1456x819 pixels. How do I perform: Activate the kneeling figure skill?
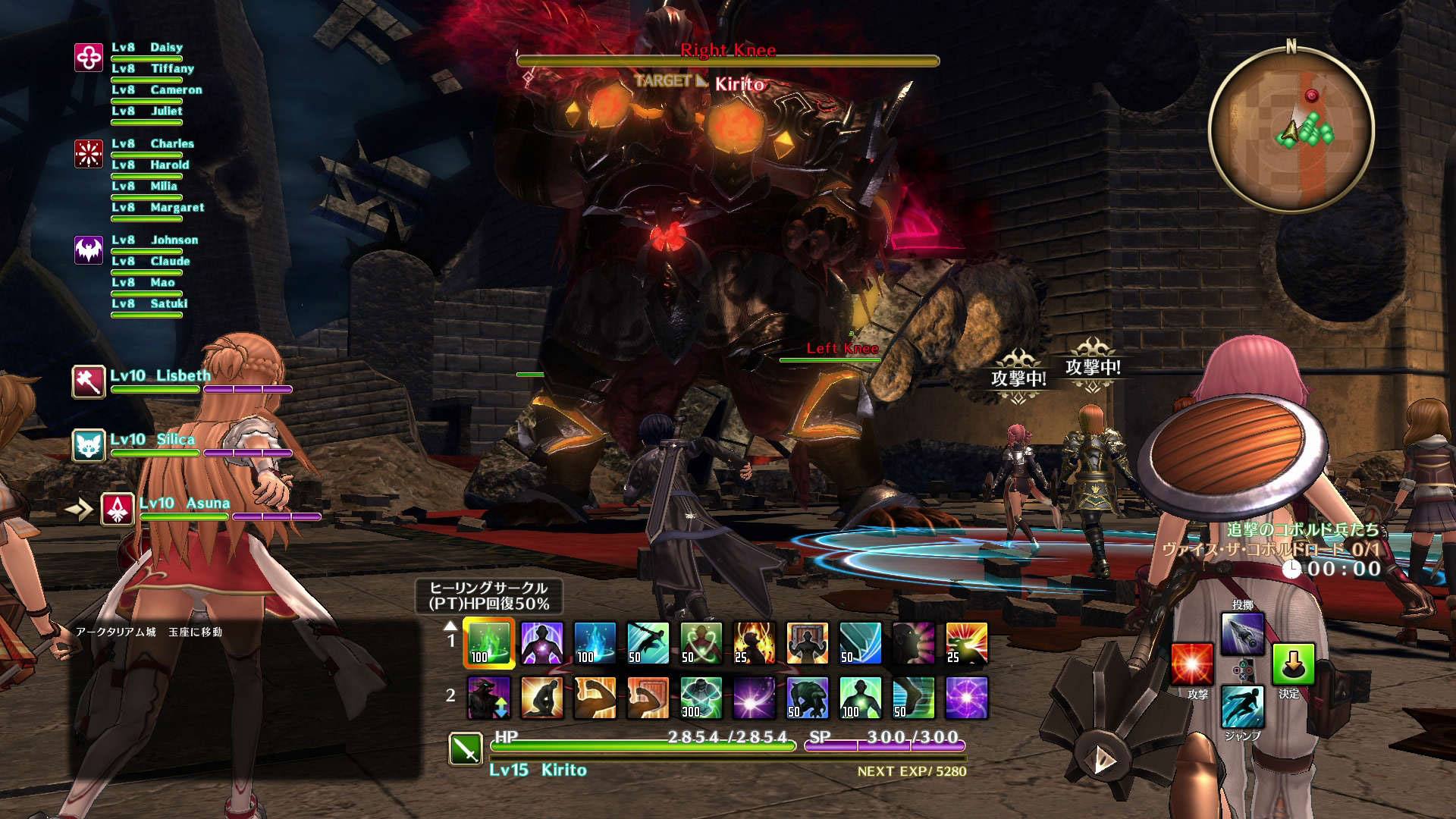(x=542, y=698)
